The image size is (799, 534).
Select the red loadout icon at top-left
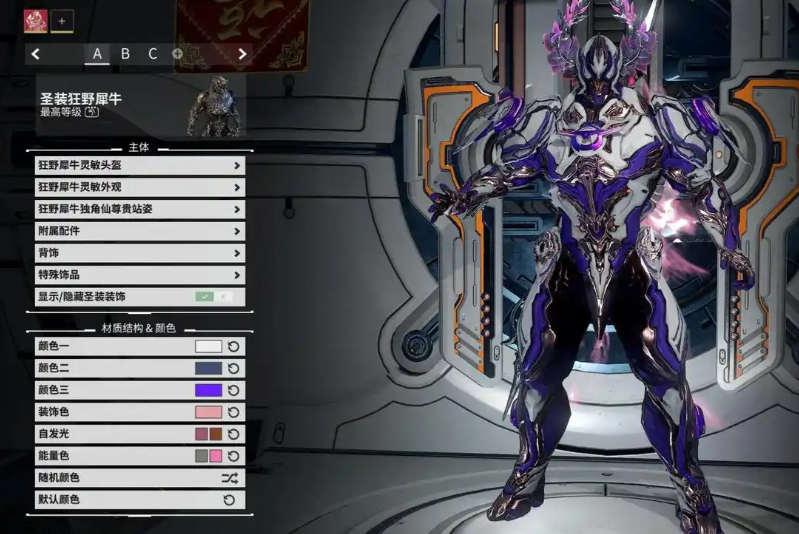coord(36,19)
